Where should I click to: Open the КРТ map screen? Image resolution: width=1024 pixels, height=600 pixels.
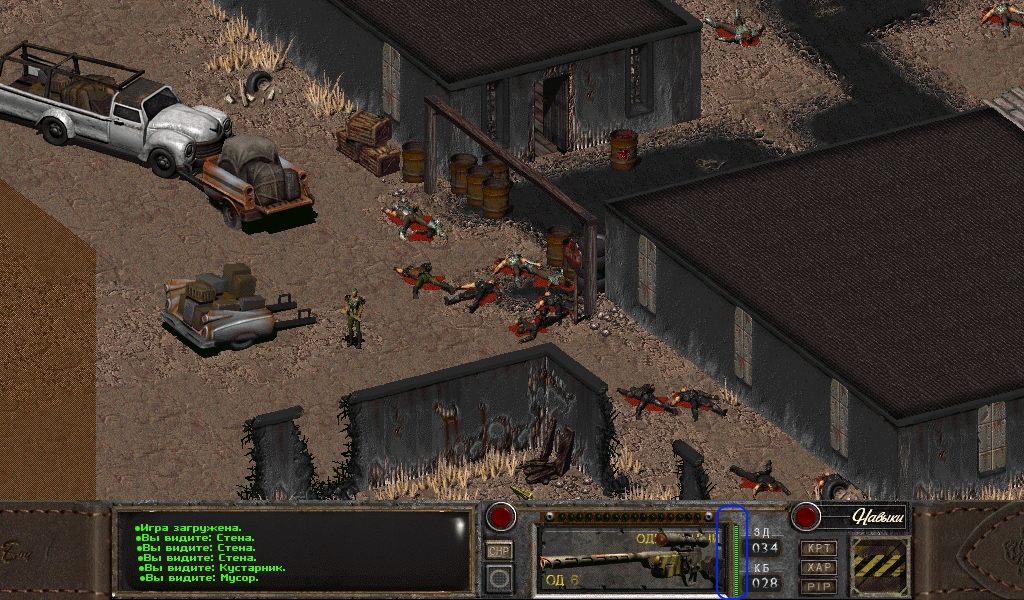pos(818,548)
